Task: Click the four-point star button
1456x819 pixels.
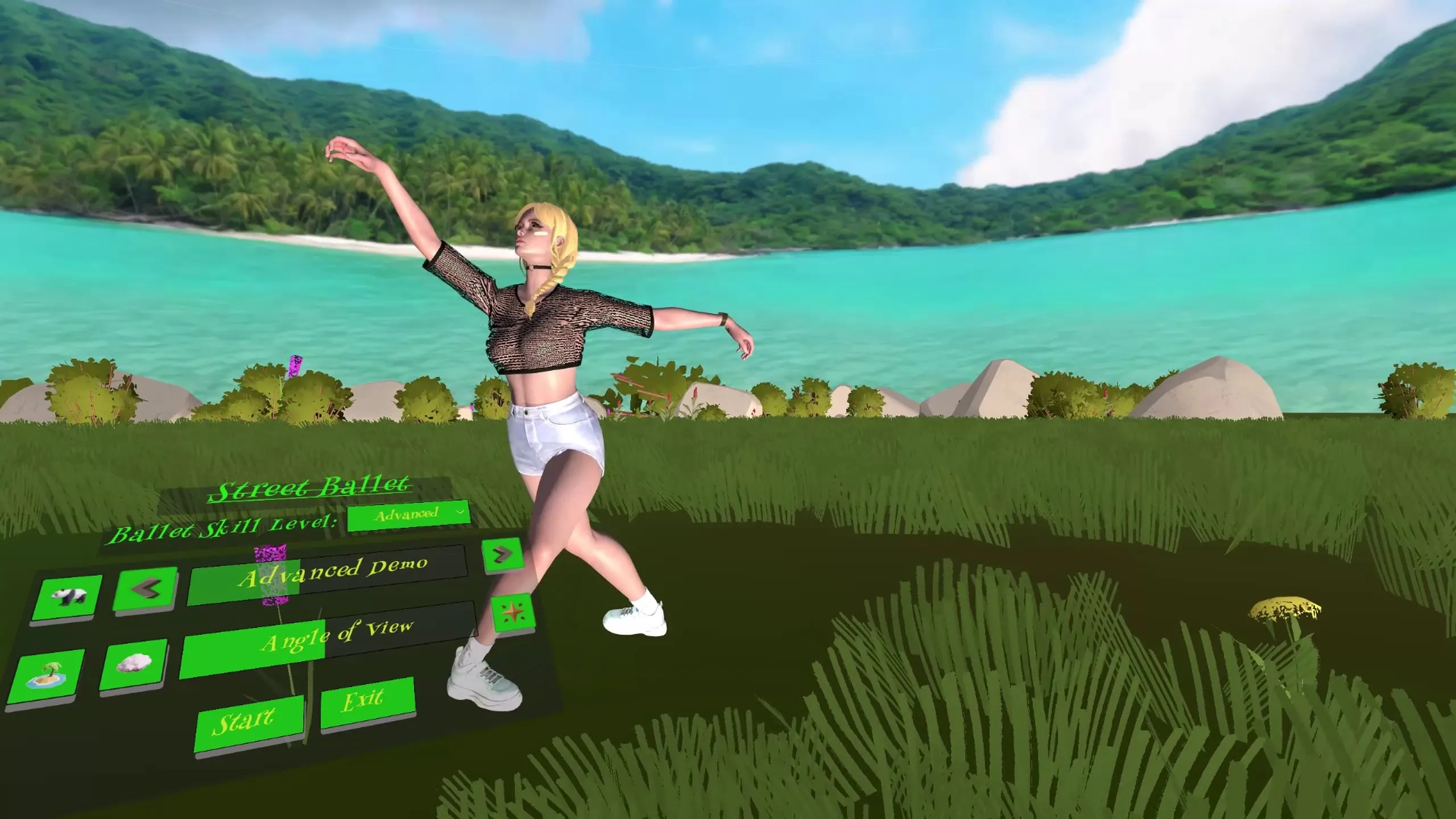Action: coord(512,613)
